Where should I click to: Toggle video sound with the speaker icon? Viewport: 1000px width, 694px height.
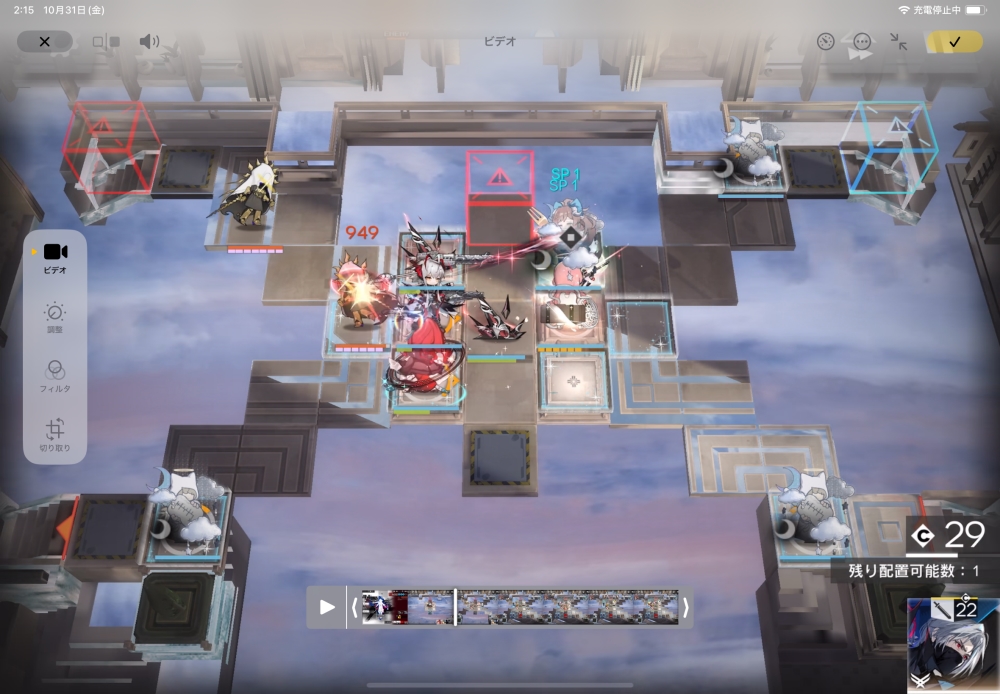(x=149, y=42)
